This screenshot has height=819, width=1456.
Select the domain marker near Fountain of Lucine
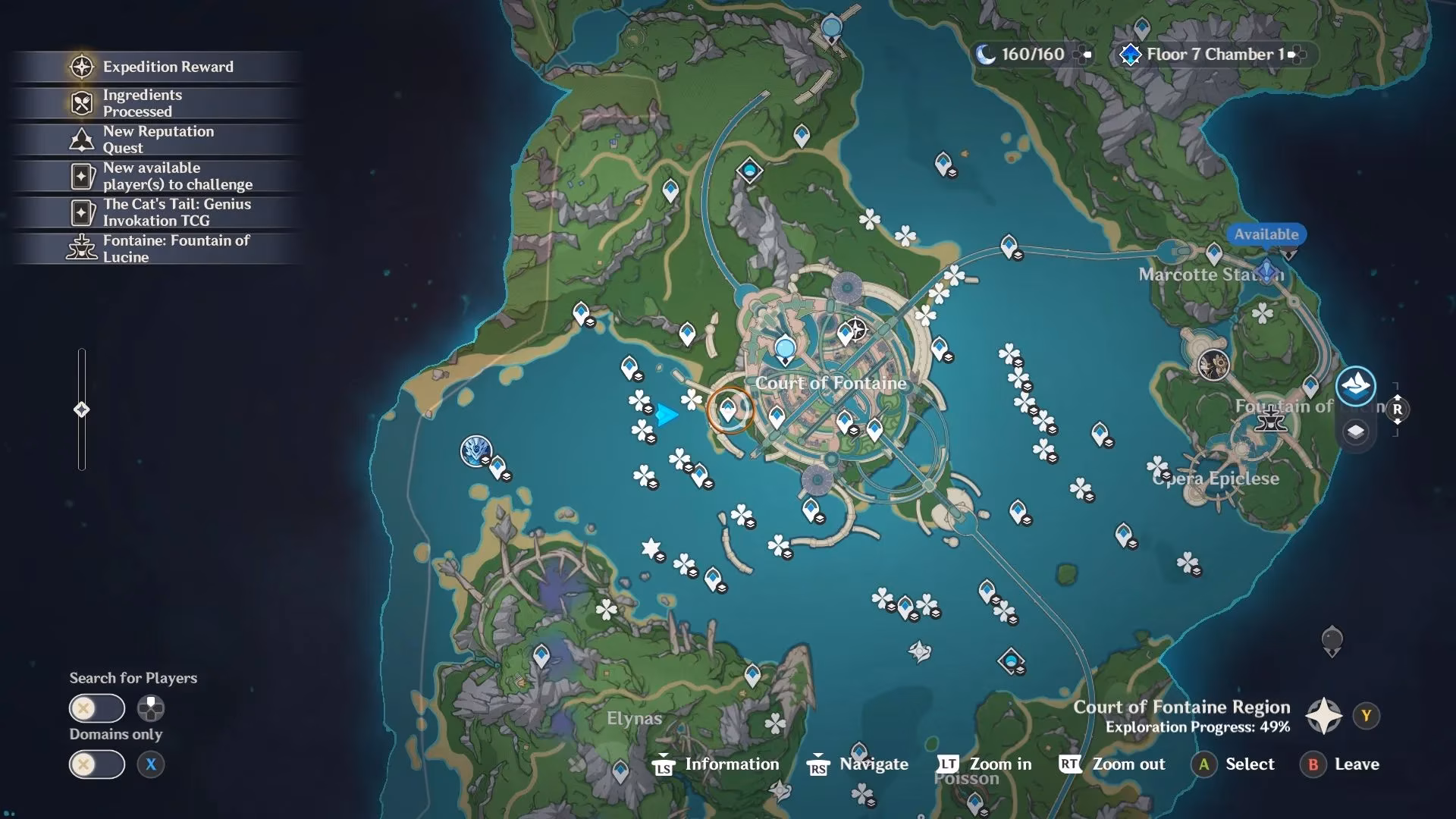pyautogui.click(x=1213, y=365)
